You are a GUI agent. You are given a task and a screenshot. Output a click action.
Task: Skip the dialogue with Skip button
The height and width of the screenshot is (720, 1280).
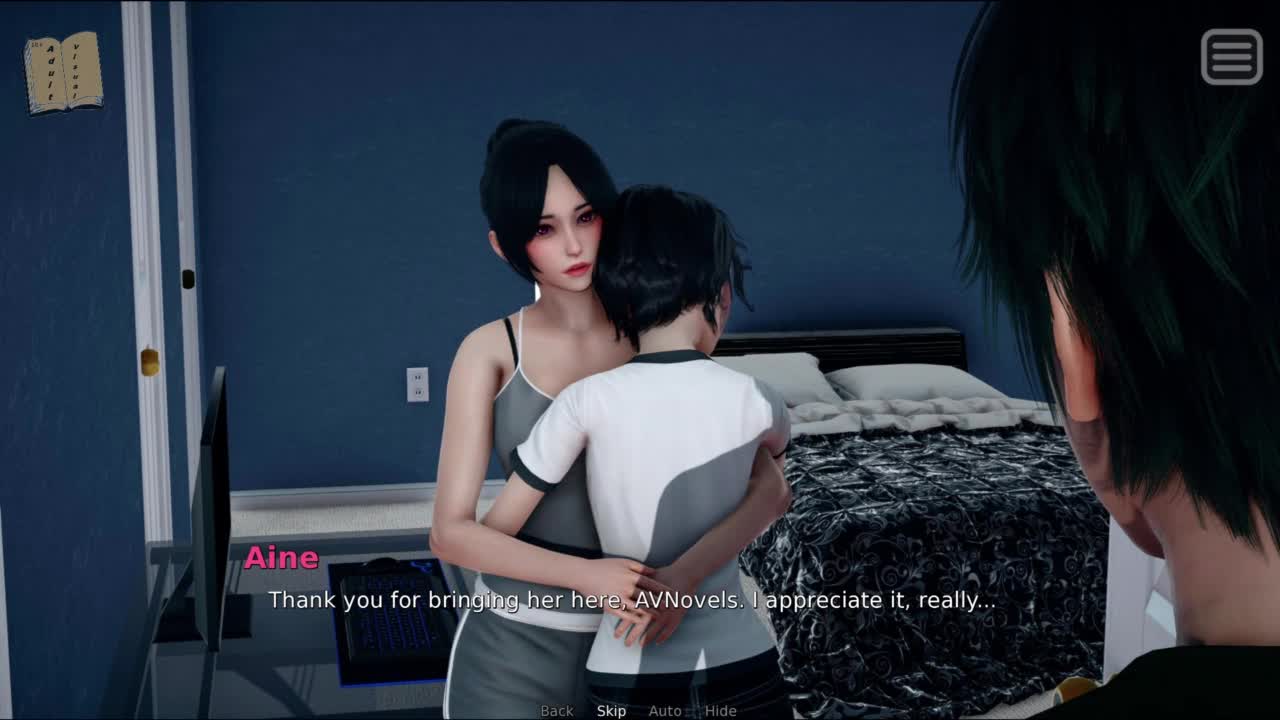[611, 711]
